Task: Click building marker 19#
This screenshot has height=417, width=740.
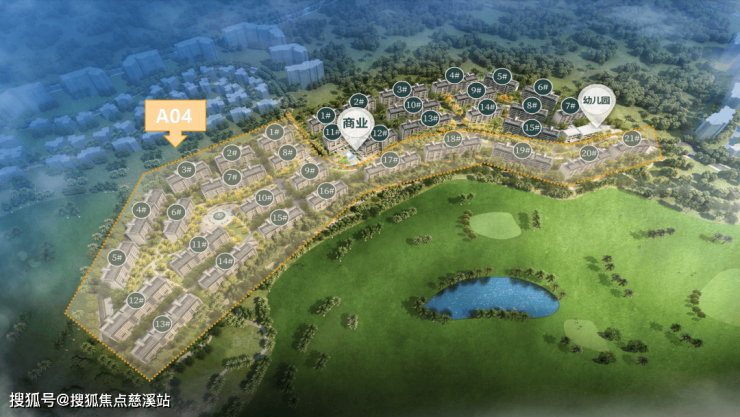Action: (522, 150)
